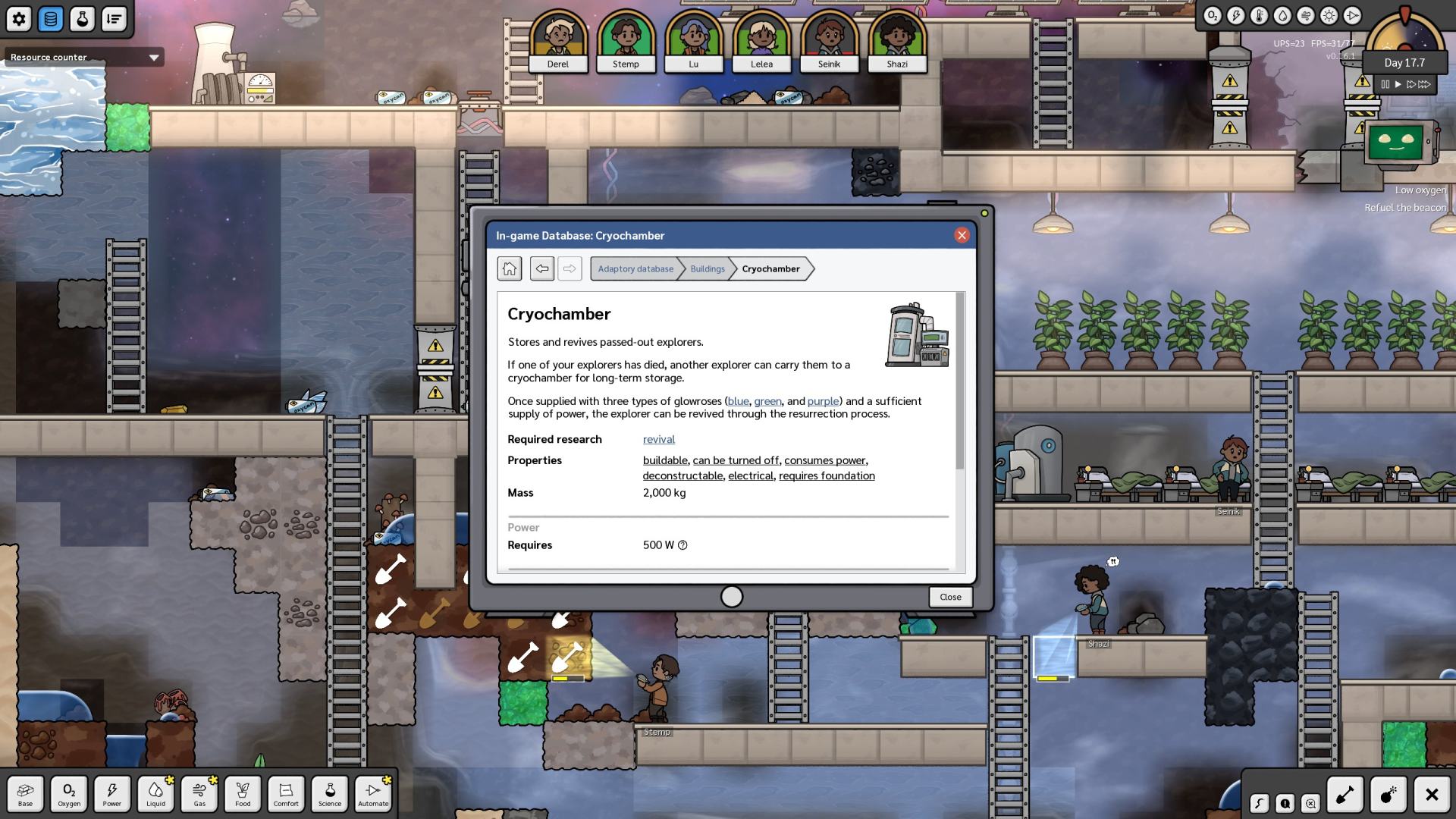Screen dimensions: 1456x819
Task: Open the purple glowrose link
Action: click(x=823, y=401)
